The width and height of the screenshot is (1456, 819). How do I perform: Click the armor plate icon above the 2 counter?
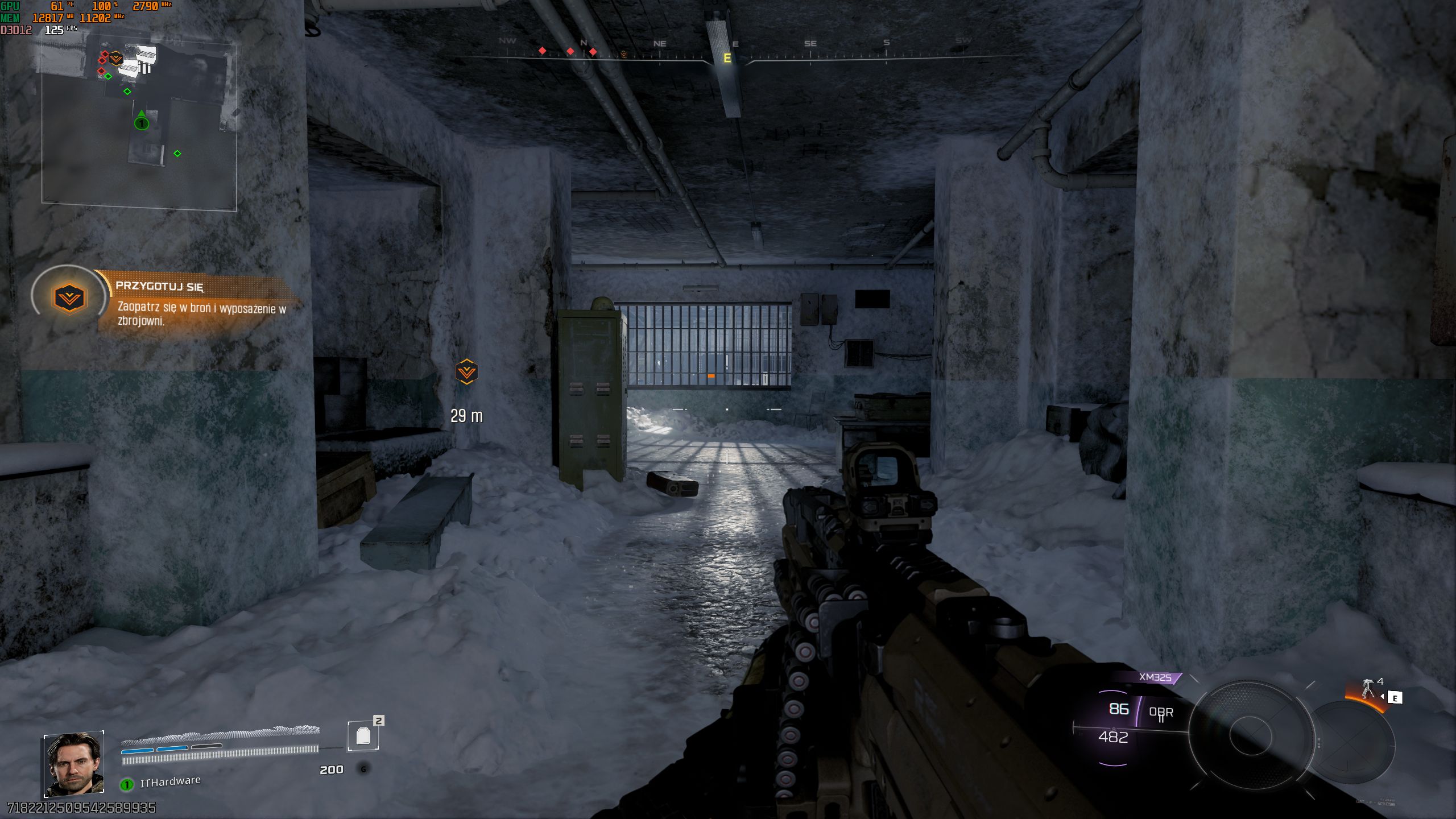click(x=362, y=735)
